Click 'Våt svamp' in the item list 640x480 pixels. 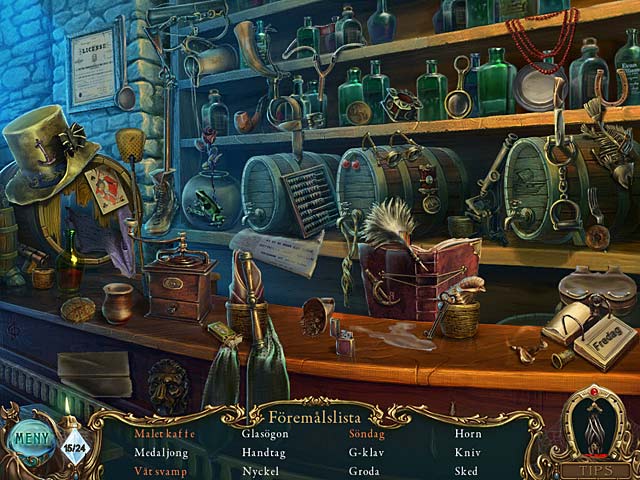pos(163,470)
